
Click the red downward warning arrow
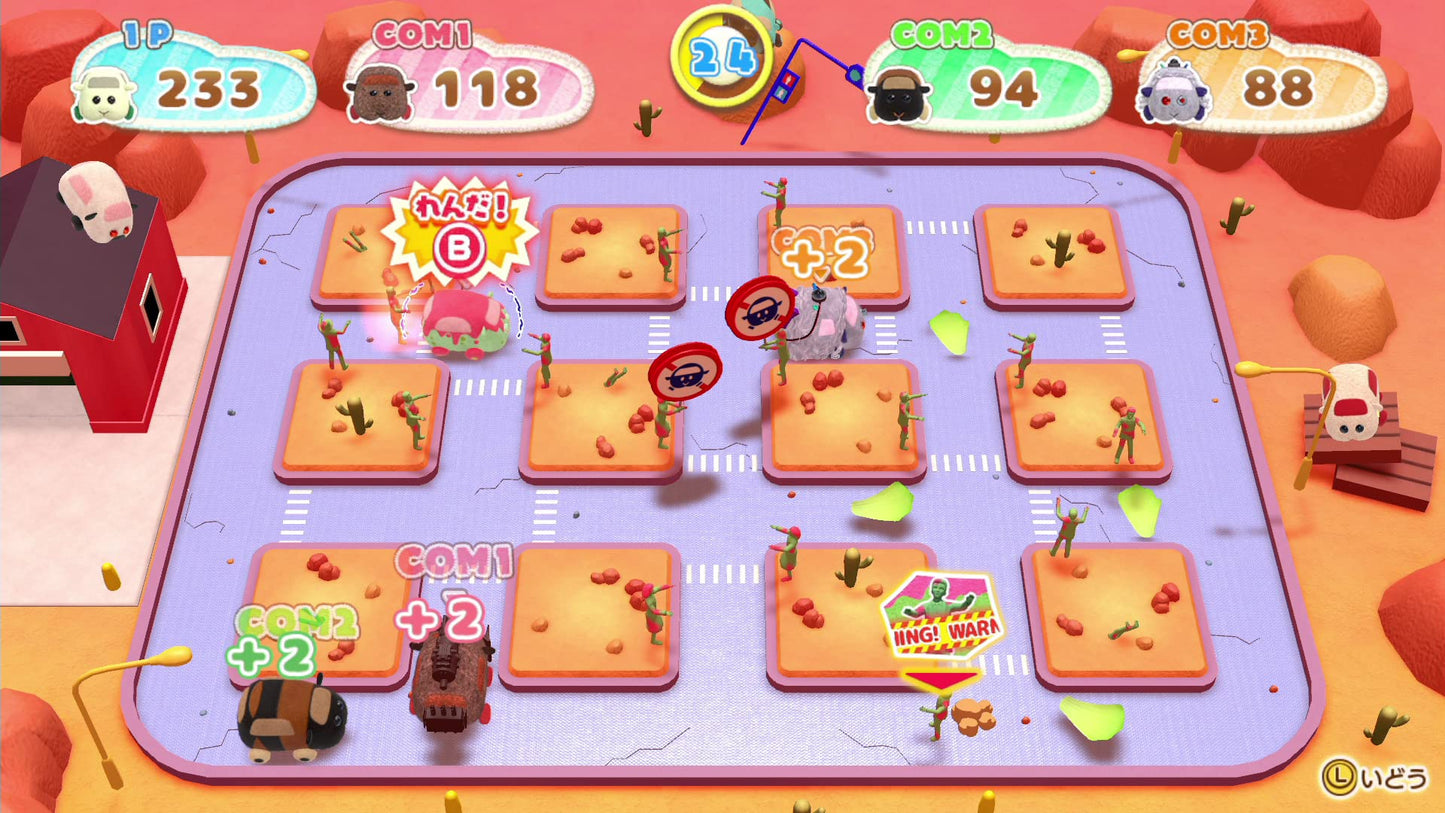941,678
